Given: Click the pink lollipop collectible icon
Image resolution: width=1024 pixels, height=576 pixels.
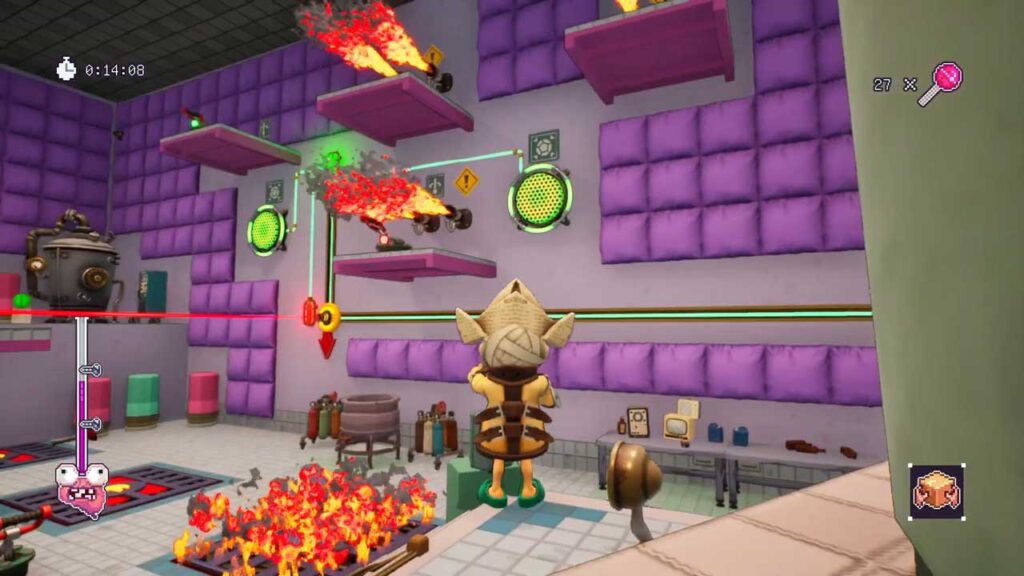Looking at the screenshot, I should coord(942,82).
